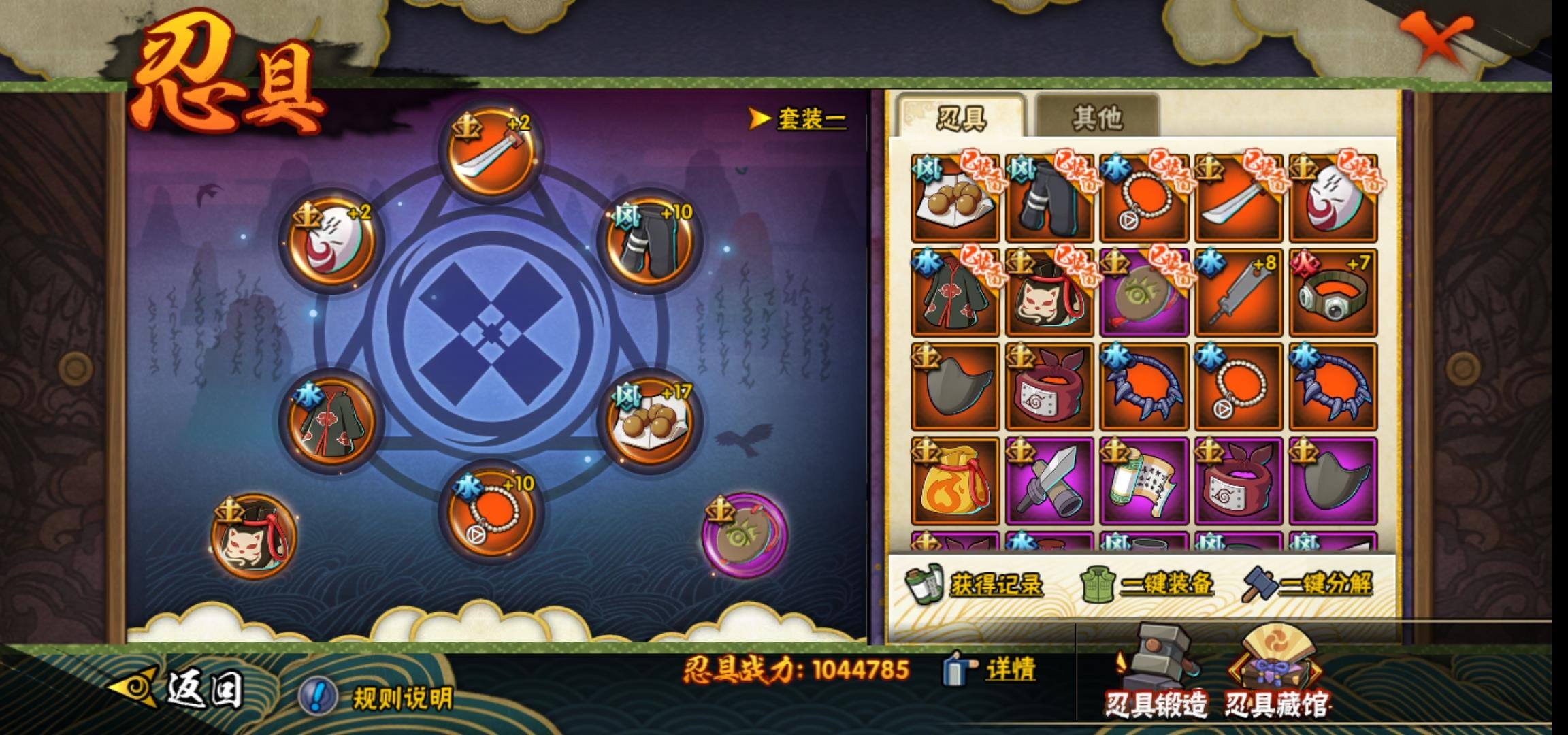Open 规则说明 rules explanation

pyautogui.click(x=378, y=697)
